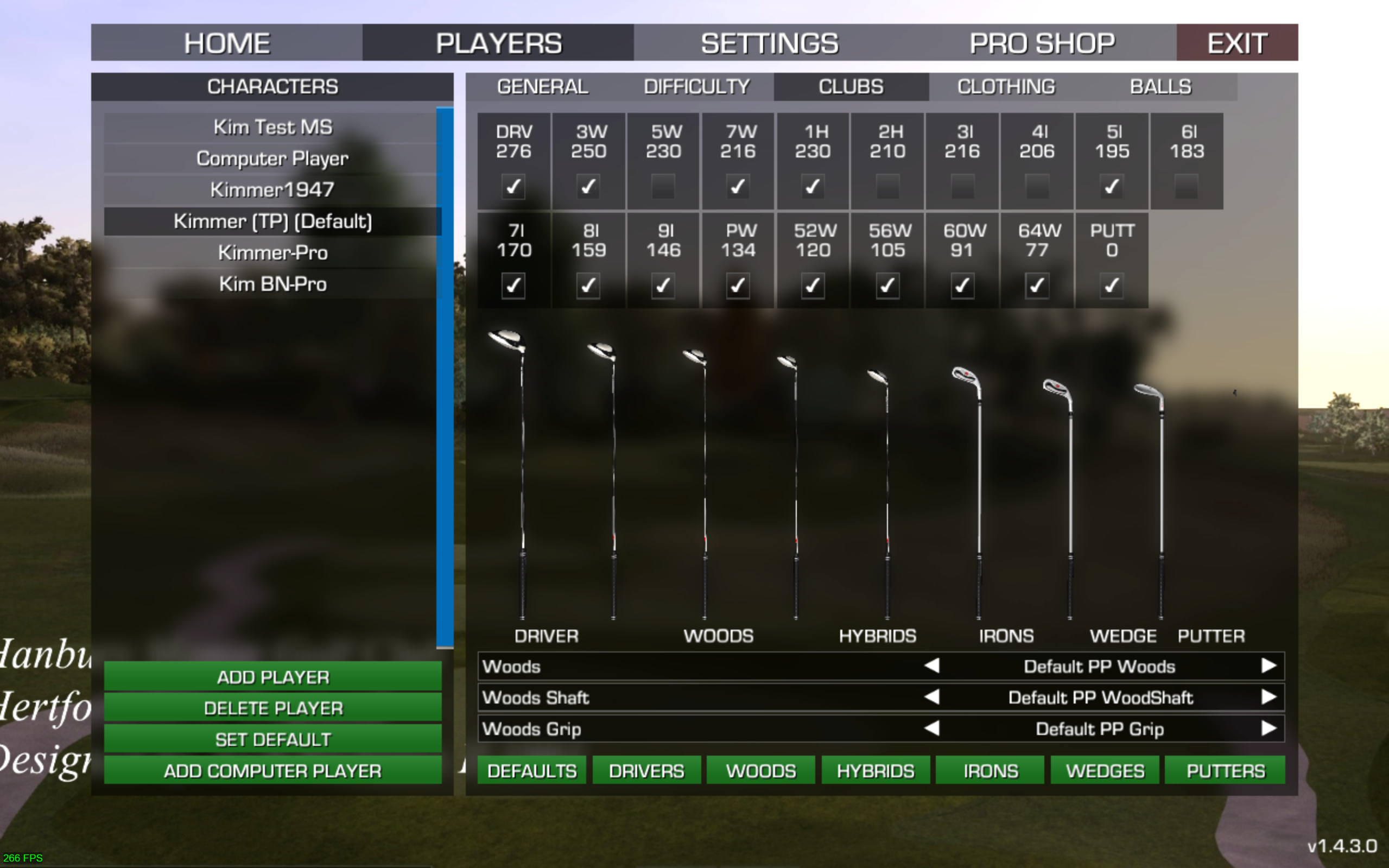Viewport: 1389px width, 868px height.
Task: Go to the PRO SHOP menu
Action: click(x=1042, y=43)
